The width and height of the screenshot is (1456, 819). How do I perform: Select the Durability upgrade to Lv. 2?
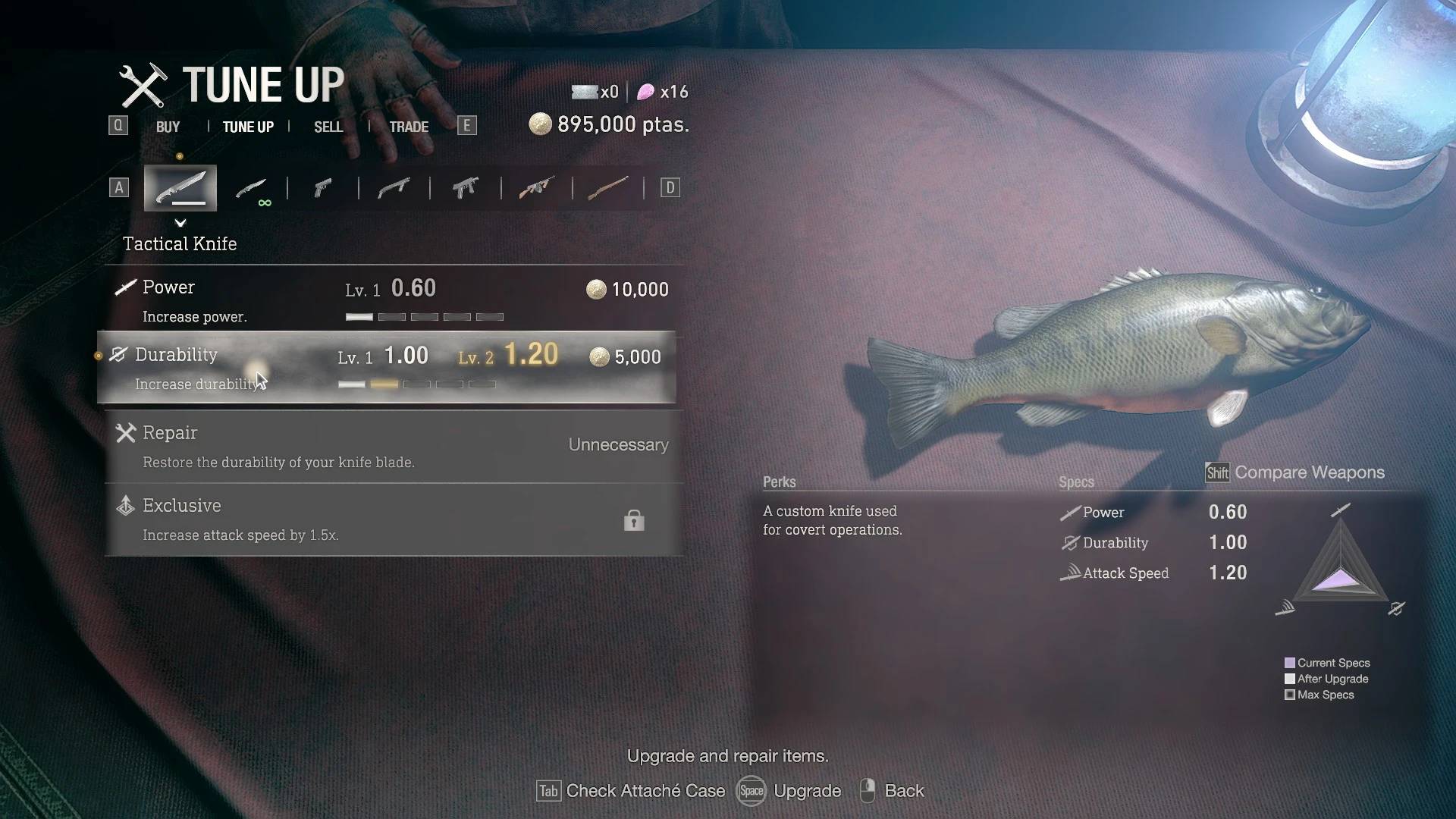(387, 367)
